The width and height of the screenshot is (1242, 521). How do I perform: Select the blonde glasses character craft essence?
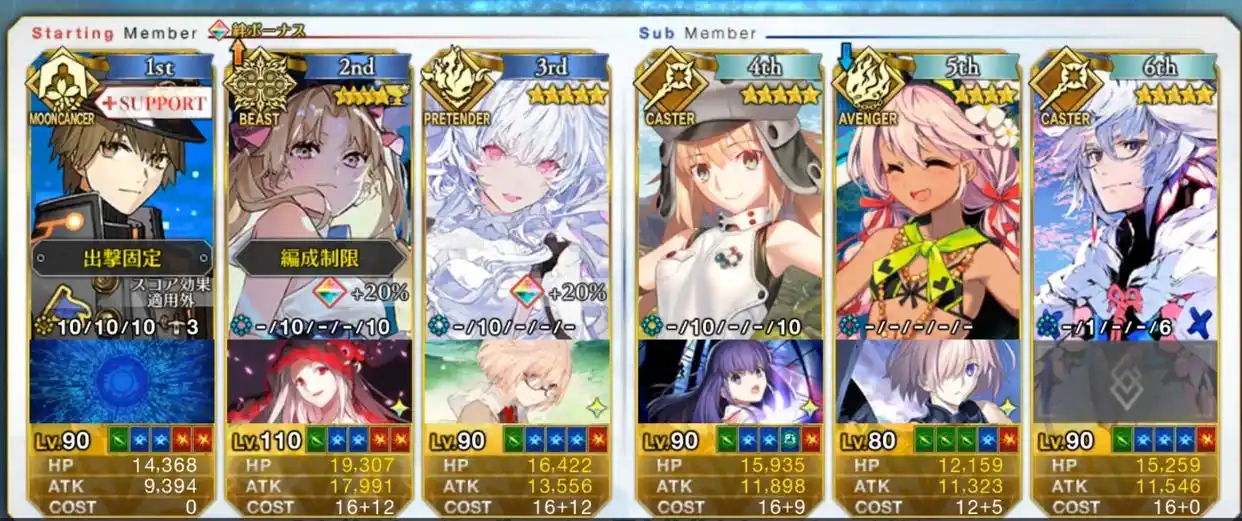tap(515, 382)
